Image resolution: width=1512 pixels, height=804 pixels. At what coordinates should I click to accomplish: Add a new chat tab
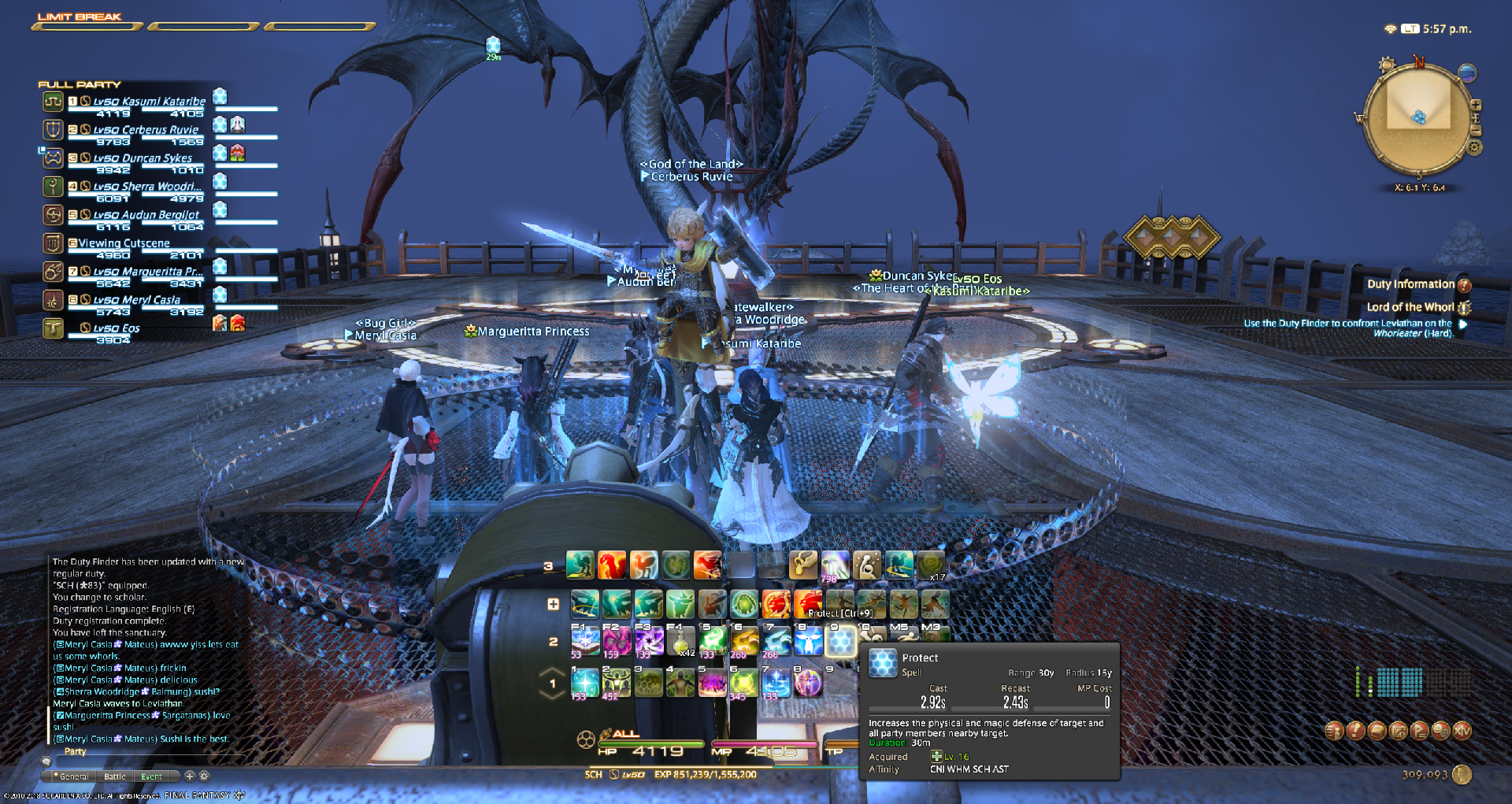[x=190, y=776]
